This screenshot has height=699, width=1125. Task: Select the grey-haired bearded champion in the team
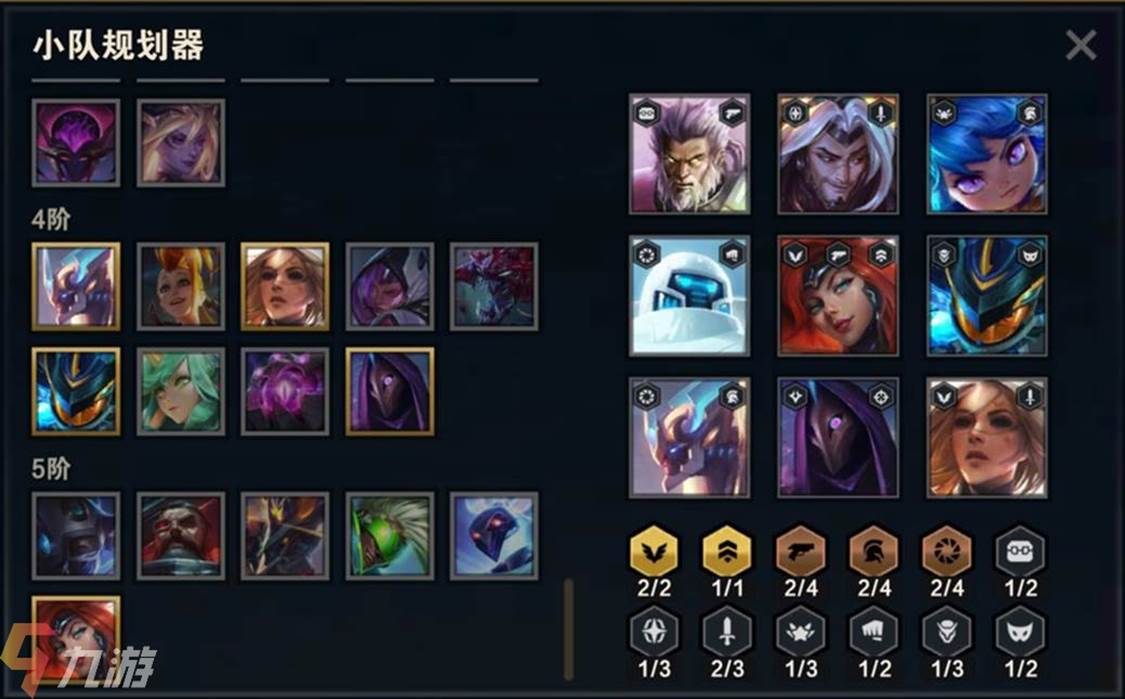pos(689,154)
